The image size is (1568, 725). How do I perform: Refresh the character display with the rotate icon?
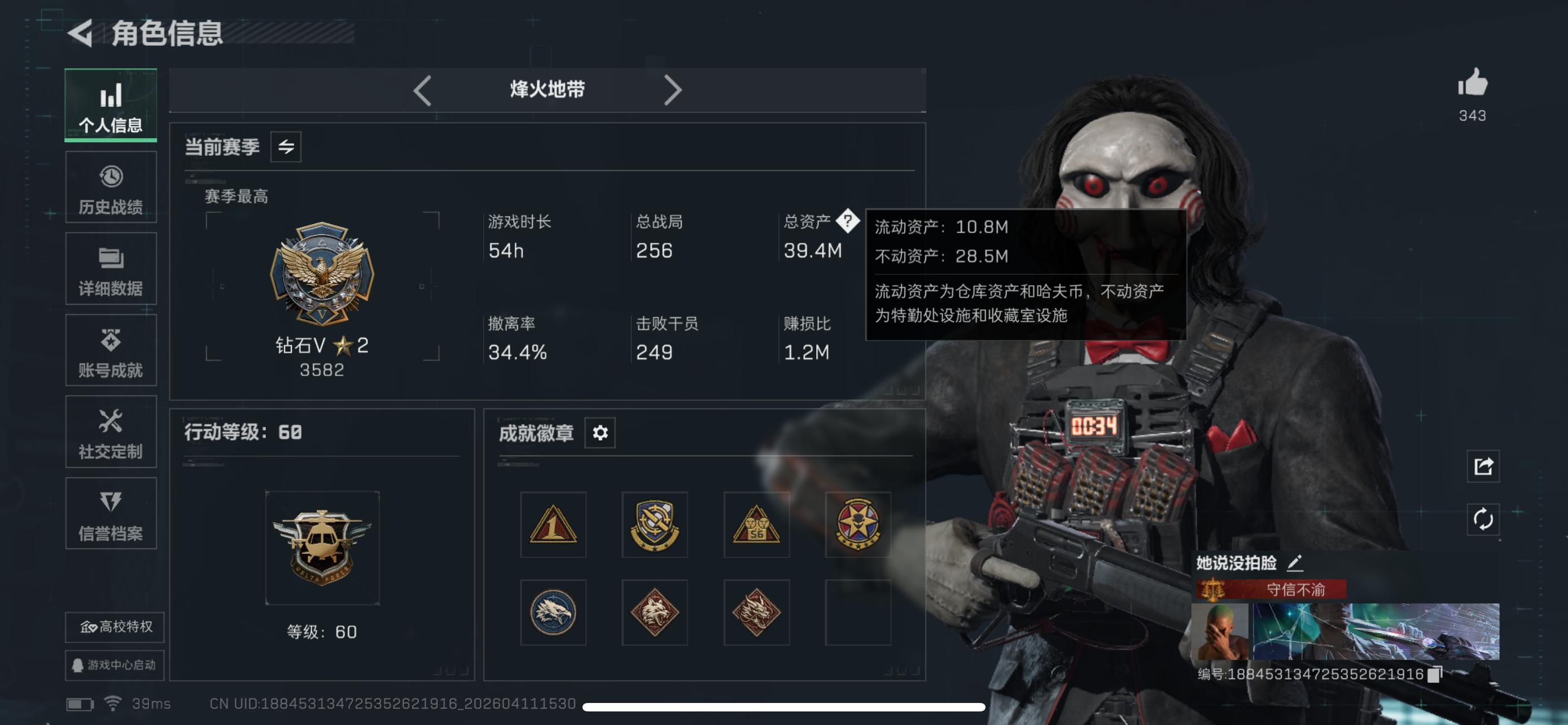click(1483, 521)
